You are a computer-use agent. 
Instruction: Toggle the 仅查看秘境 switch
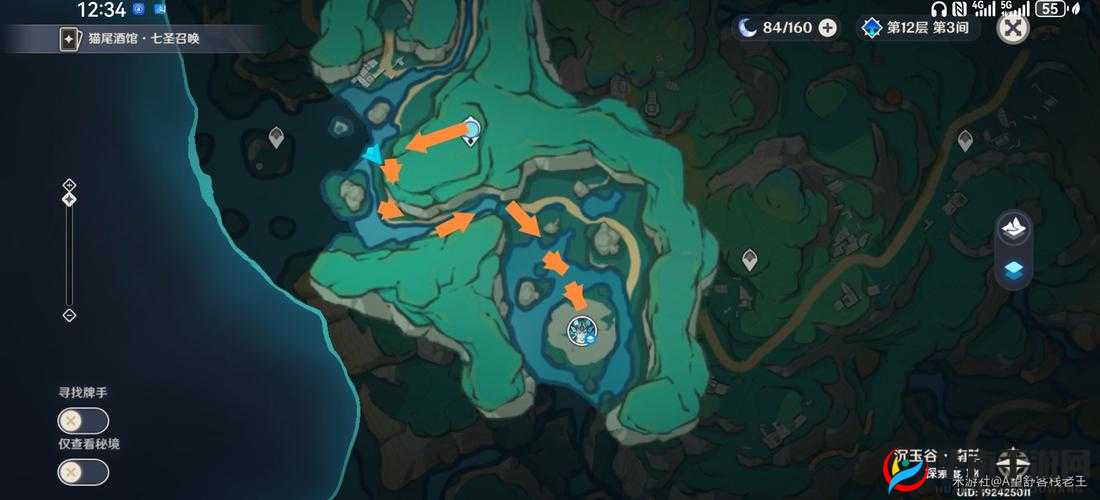click(83, 472)
